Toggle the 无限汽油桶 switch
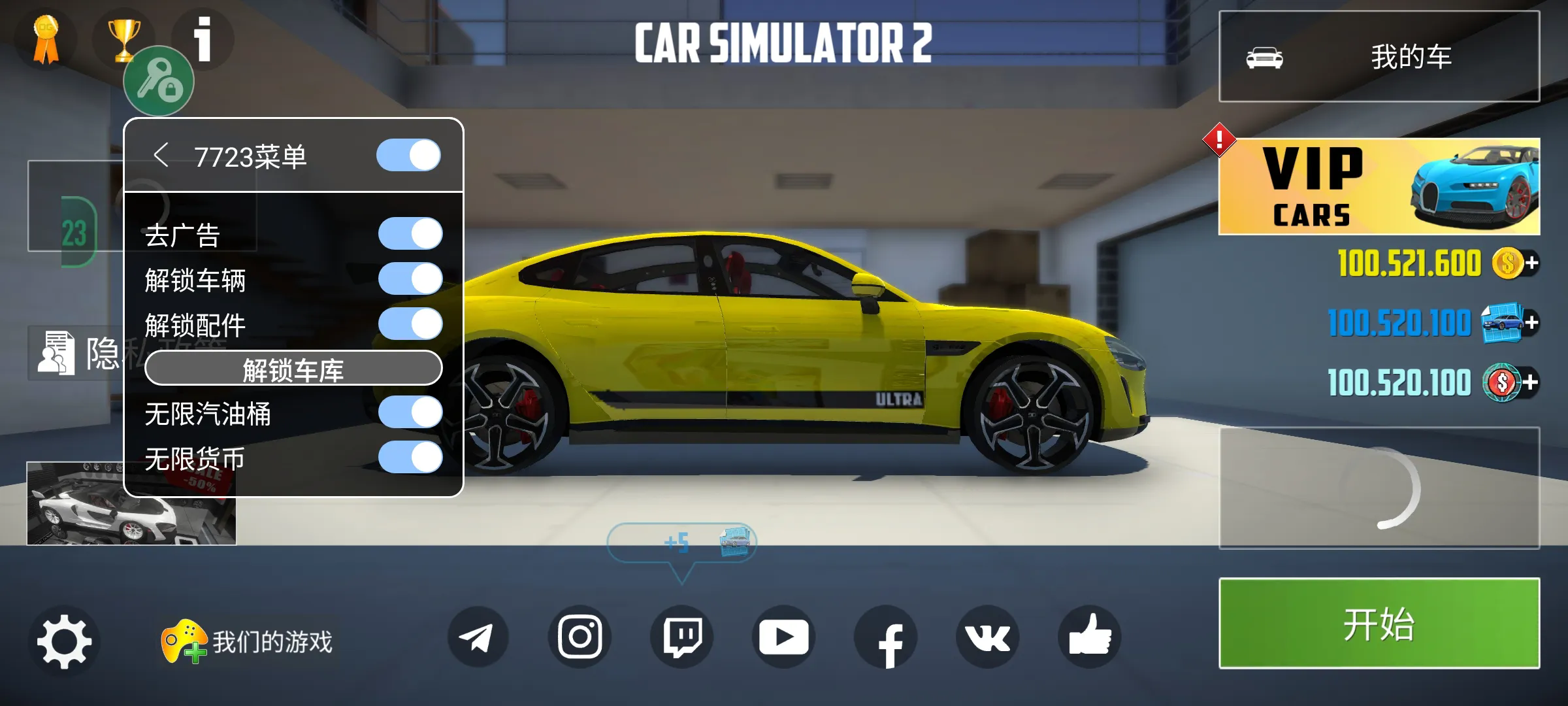The image size is (1568, 706). pyautogui.click(x=410, y=413)
